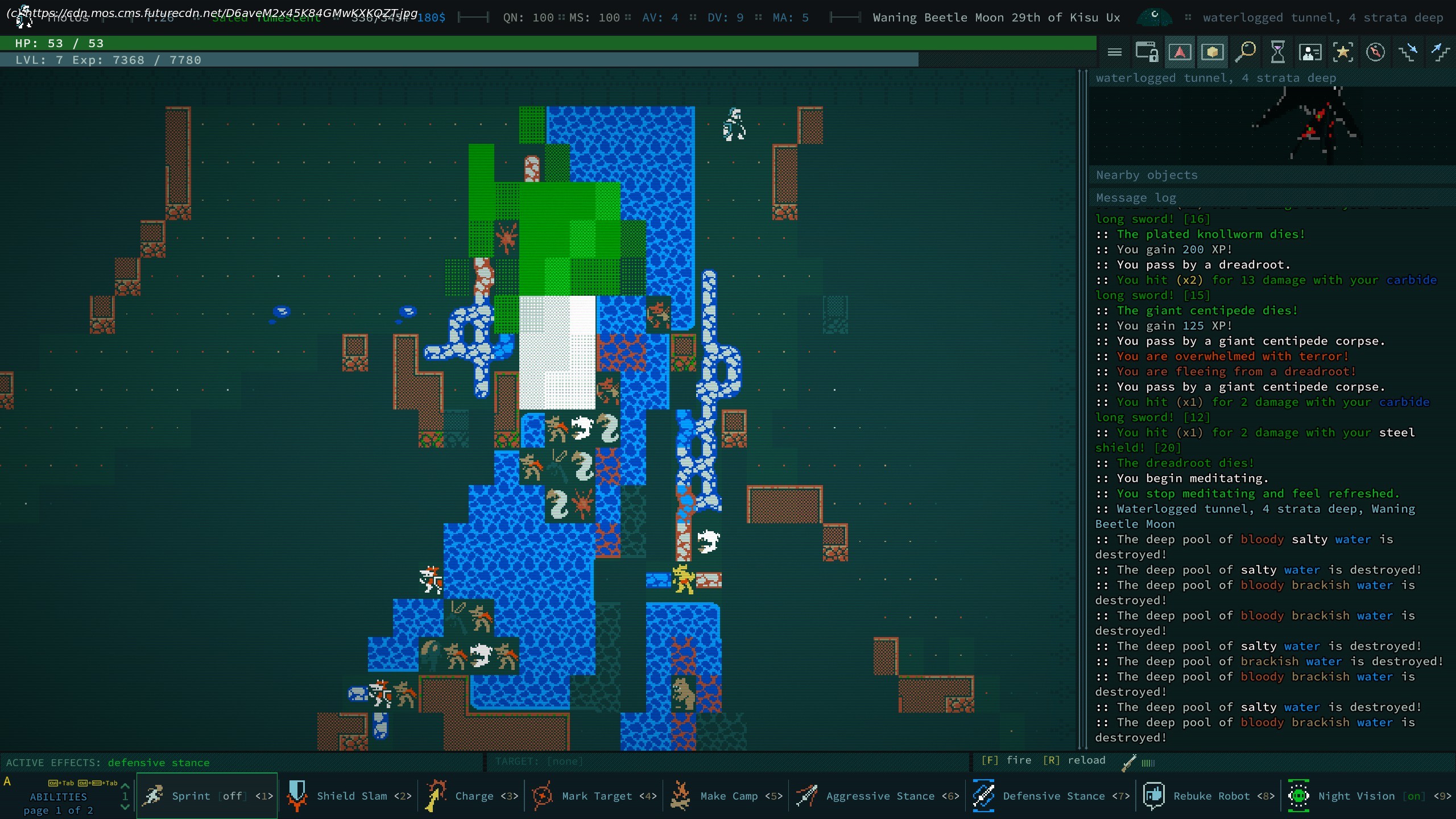The height and width of the screenshot is (819, 1456).
Task: Toggle the yellow cube nearby objects button
Action: tap(1213, 52)
